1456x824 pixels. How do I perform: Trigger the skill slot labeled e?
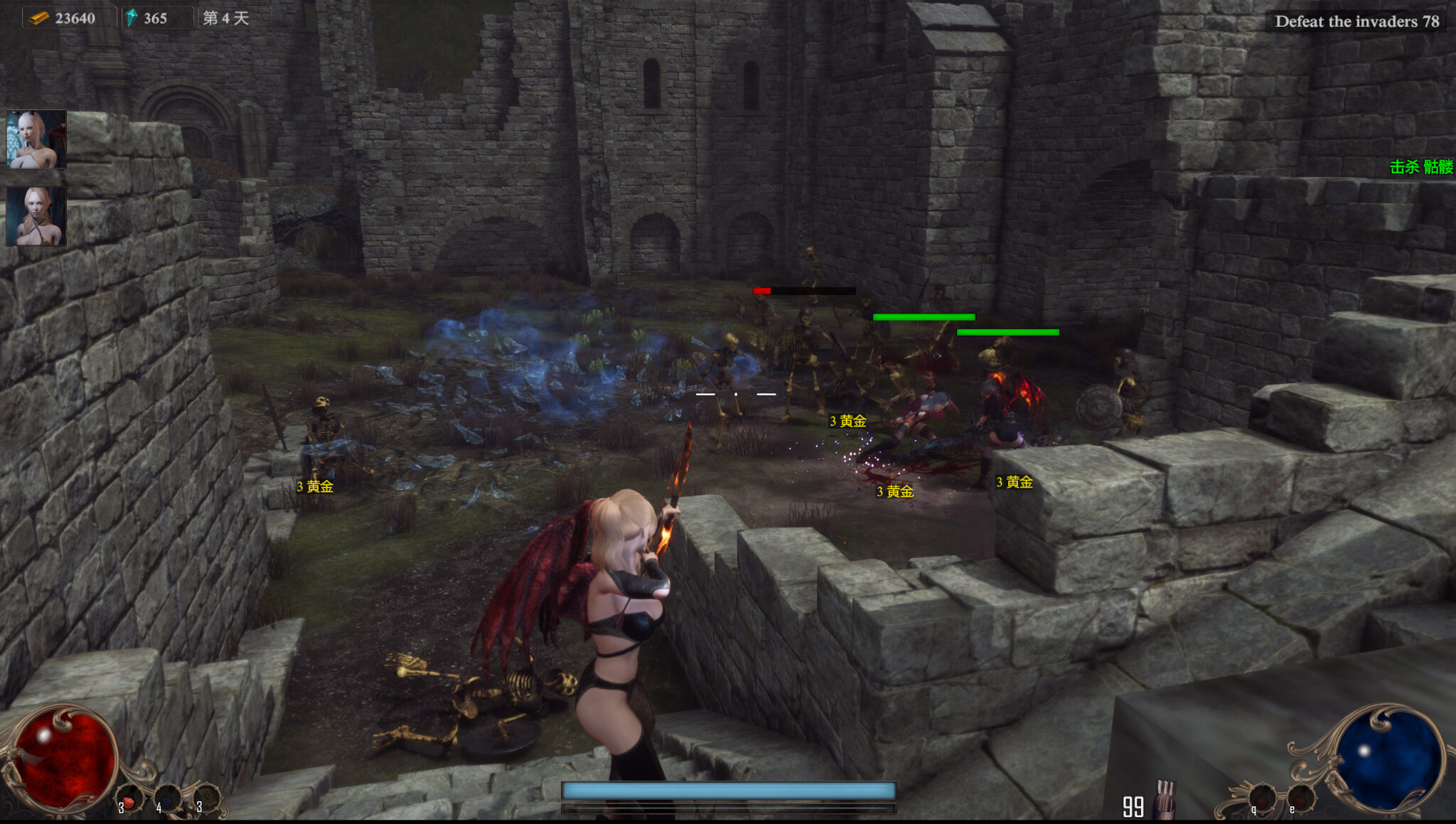pos(1300,798)
